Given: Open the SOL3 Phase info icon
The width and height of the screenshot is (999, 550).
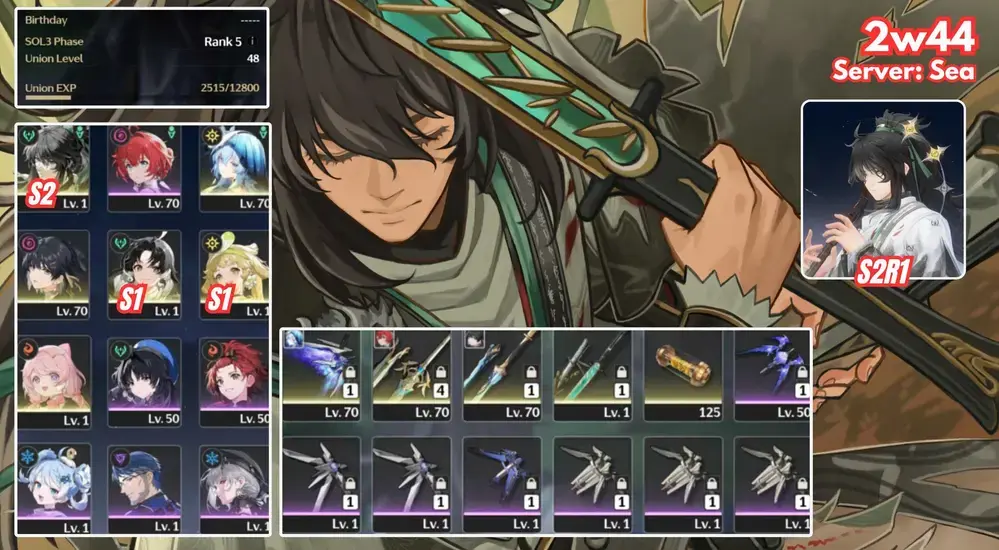Looking at the screenshot, I should pos(252,41).
